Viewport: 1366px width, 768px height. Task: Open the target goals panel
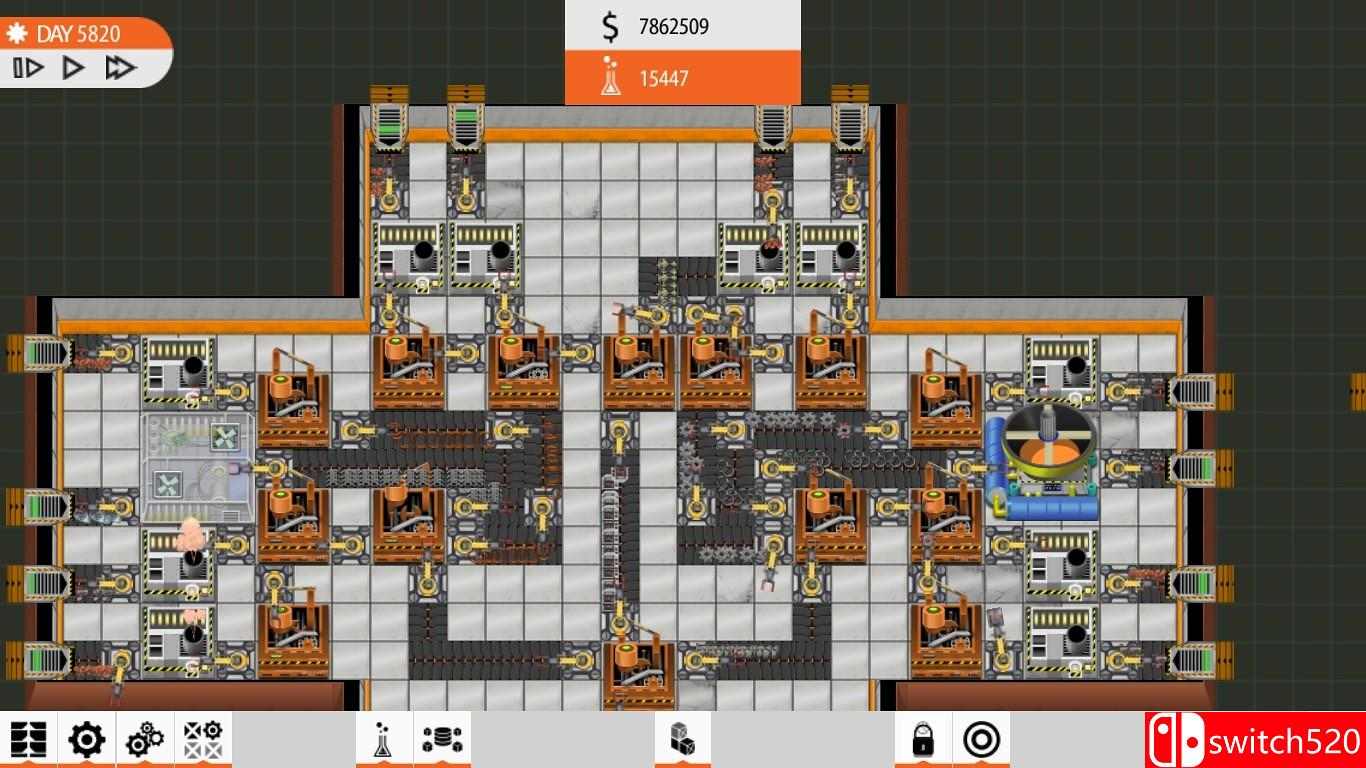click(983, 741)
